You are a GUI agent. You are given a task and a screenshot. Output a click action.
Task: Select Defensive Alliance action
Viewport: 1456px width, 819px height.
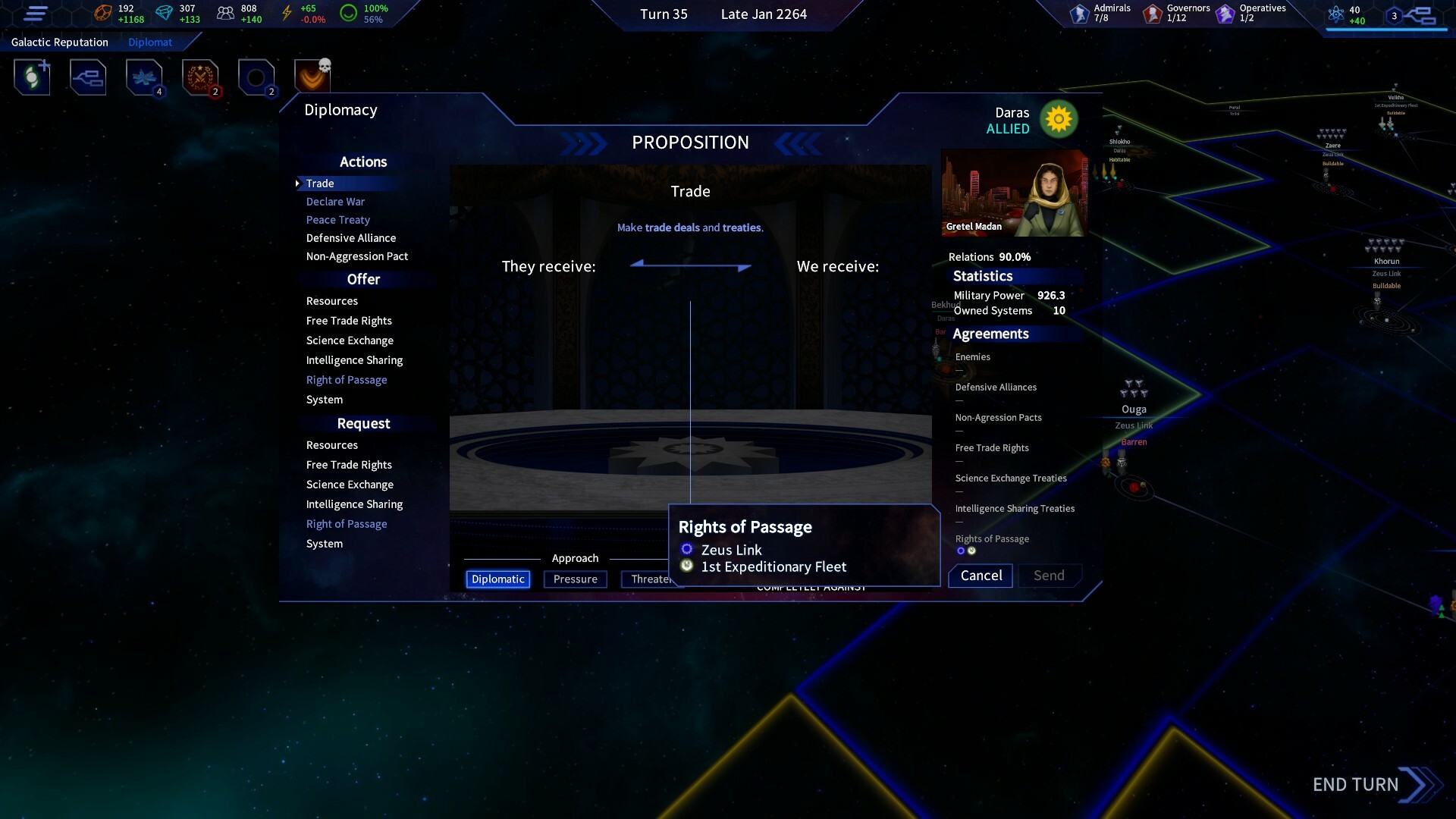350,238
